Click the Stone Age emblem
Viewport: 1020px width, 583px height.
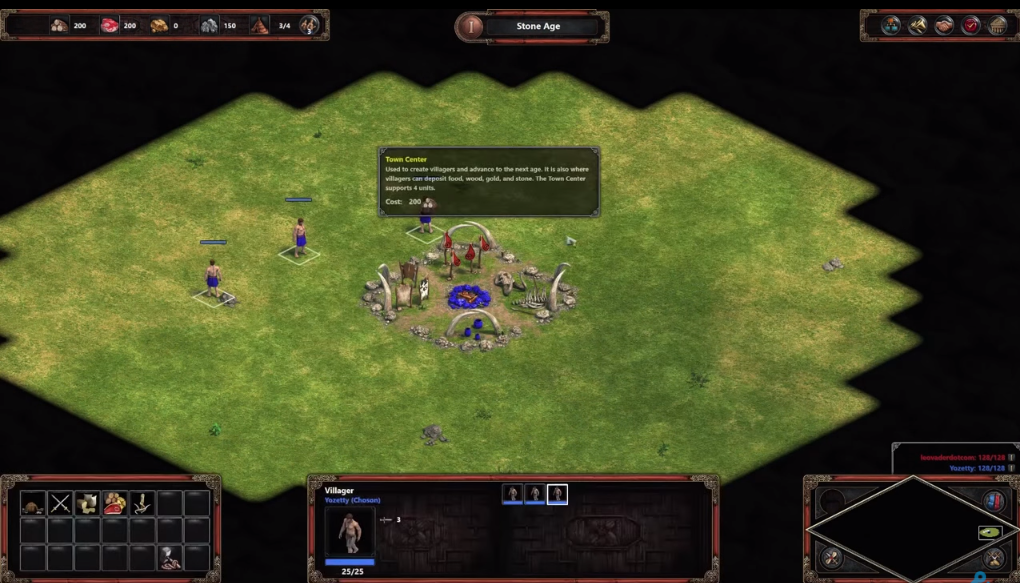pos(470,27)
